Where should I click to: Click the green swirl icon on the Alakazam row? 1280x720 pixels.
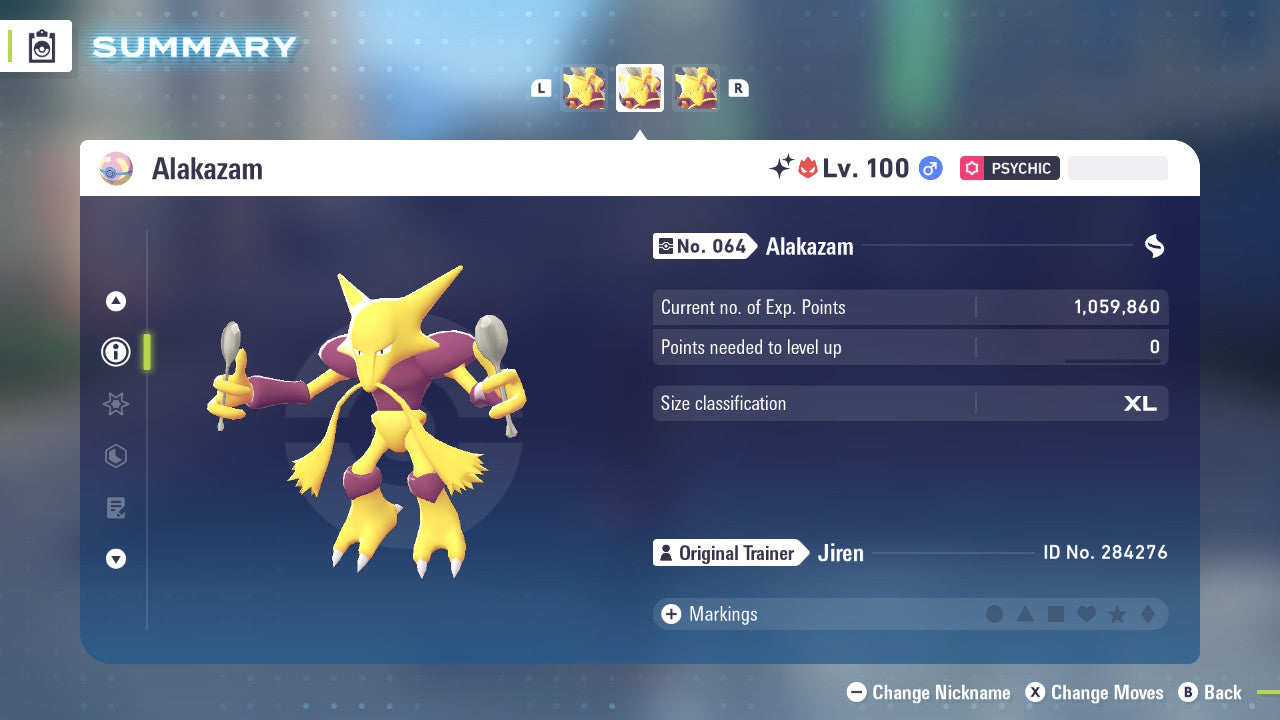tap(1154, 245)
